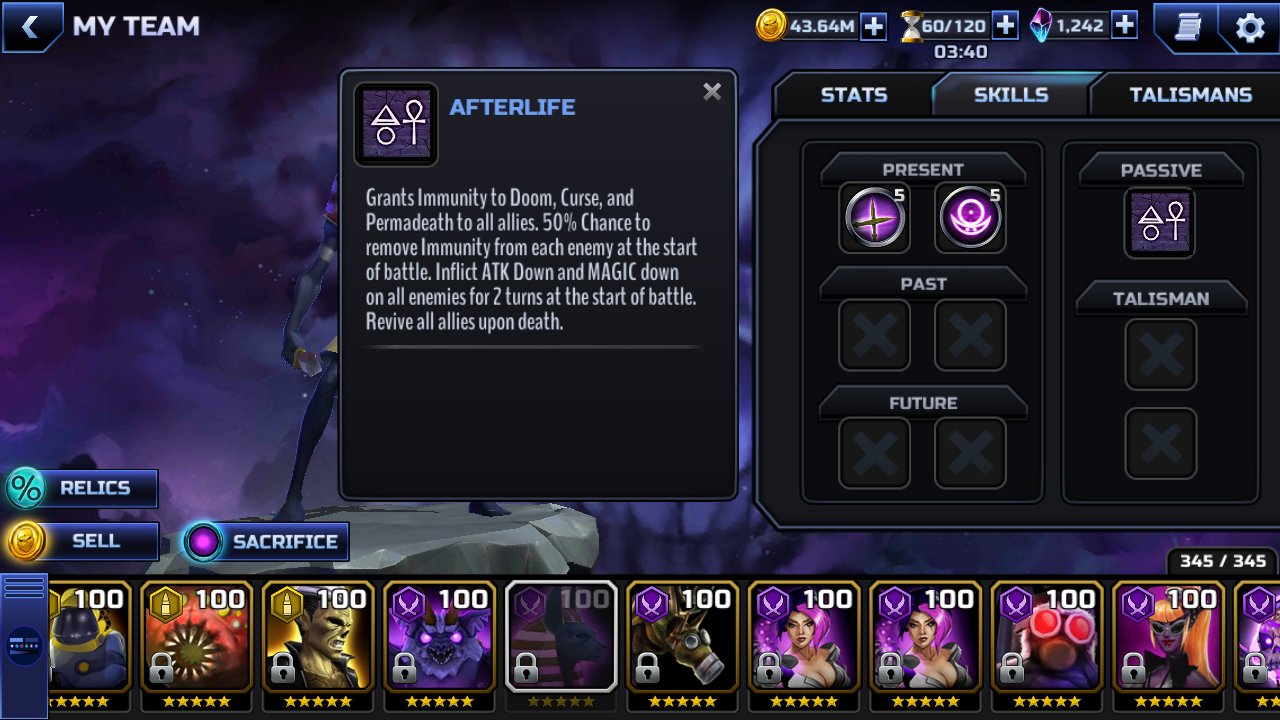Select the purple orb present skill
This screenshot has width=1280, height=720.
[970, 218]
